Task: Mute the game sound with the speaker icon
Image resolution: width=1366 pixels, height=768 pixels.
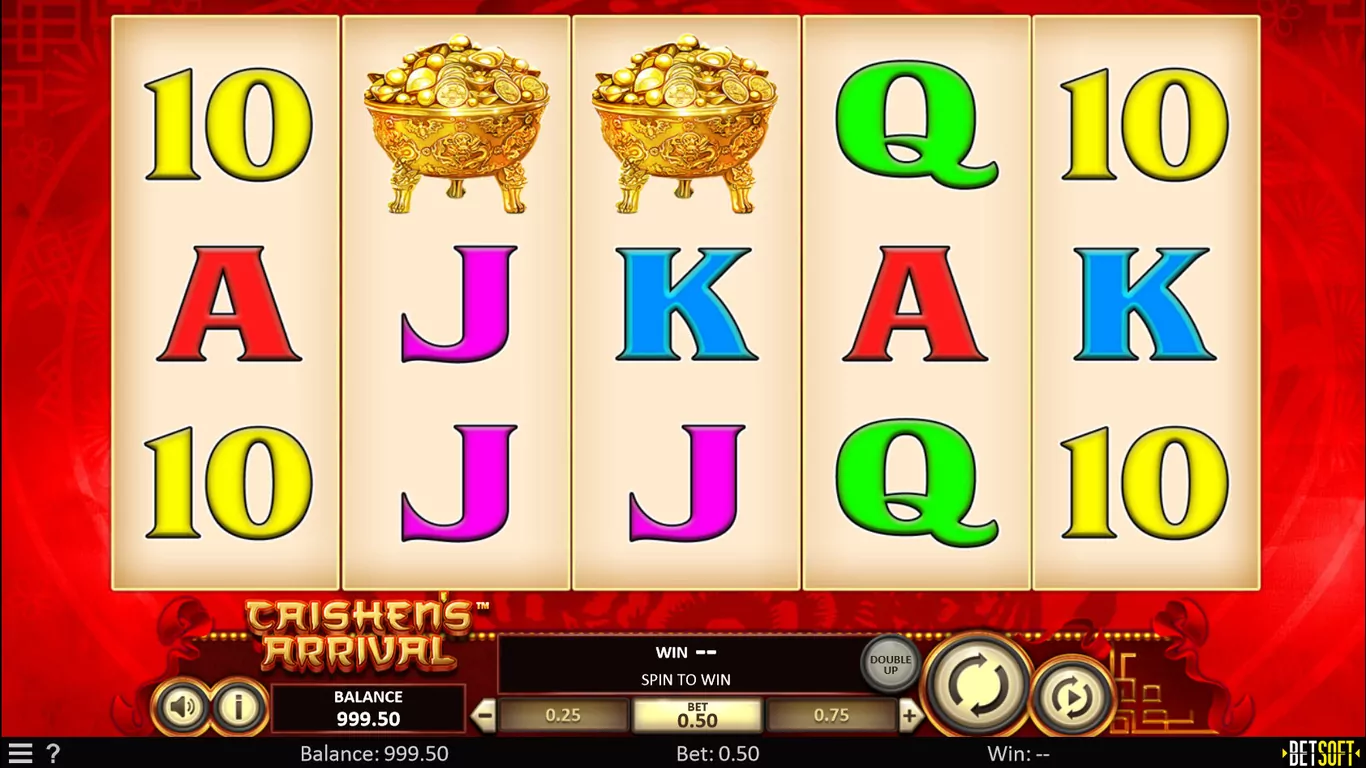Action: [182, 708]
